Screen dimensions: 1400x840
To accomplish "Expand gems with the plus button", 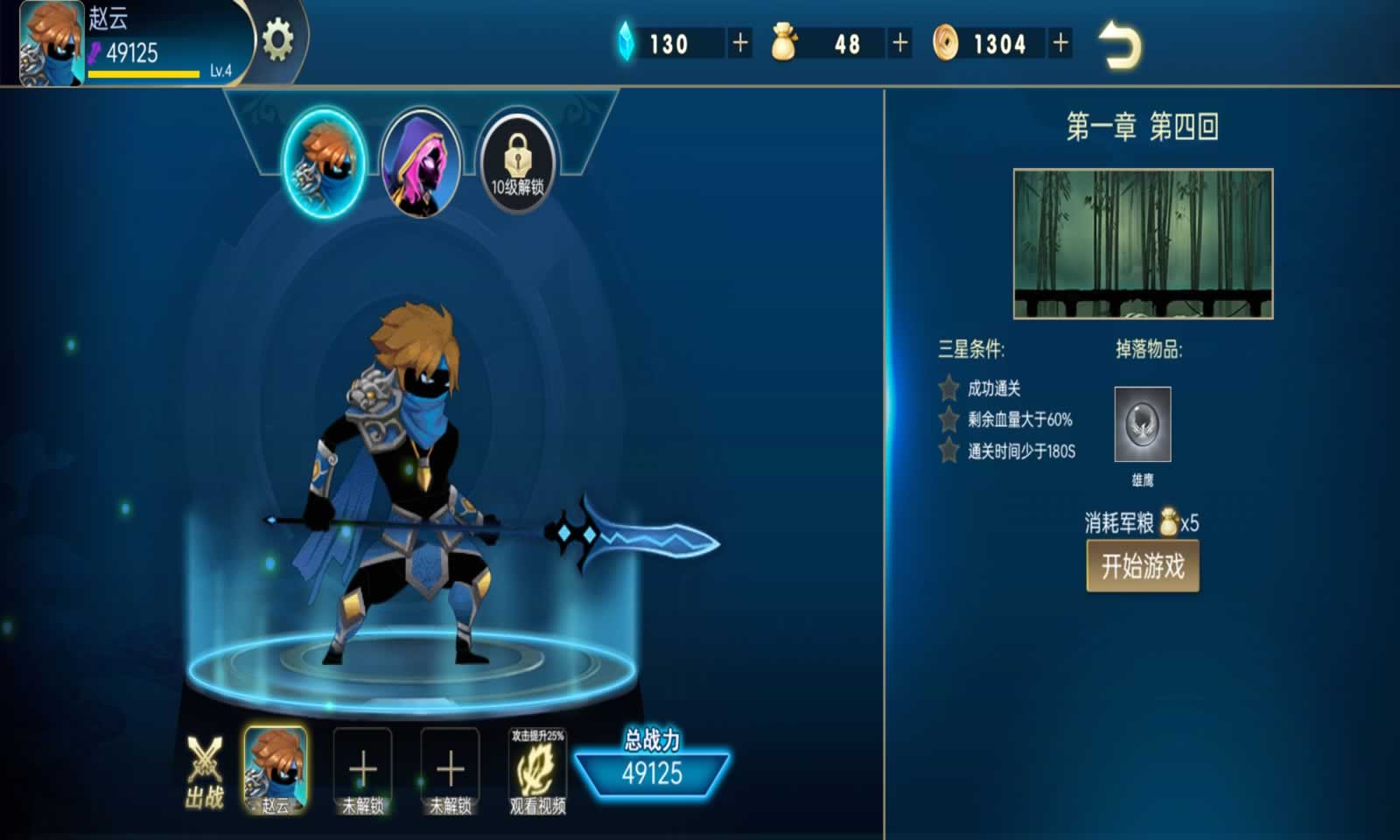I will point(739,43).
